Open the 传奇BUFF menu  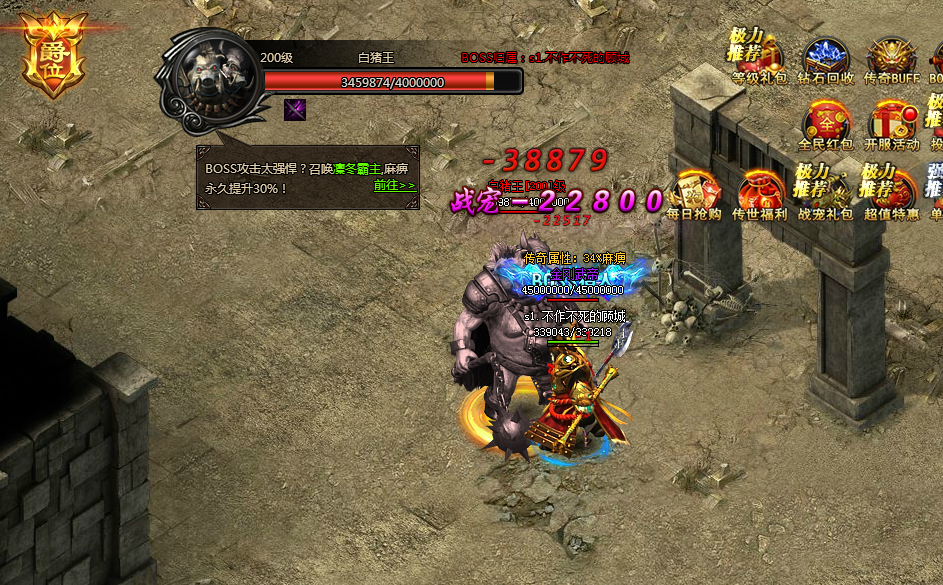click(x=892, y=60)
